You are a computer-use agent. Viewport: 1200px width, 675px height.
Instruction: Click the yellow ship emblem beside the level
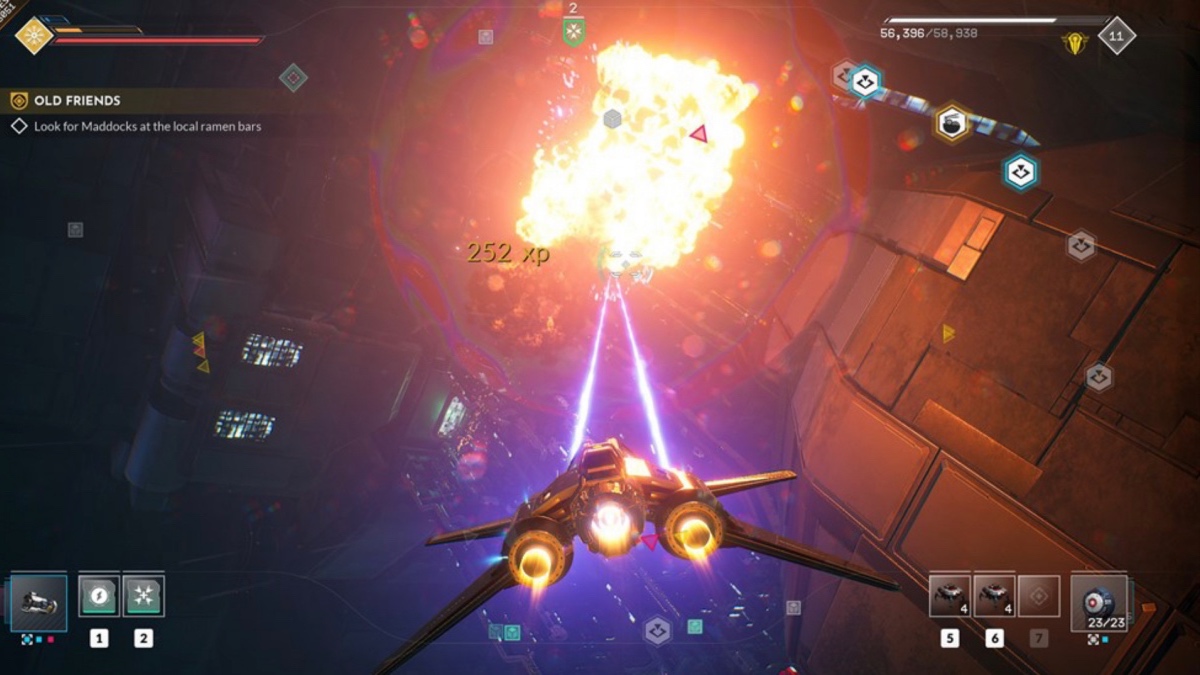tap(1074, 42)
